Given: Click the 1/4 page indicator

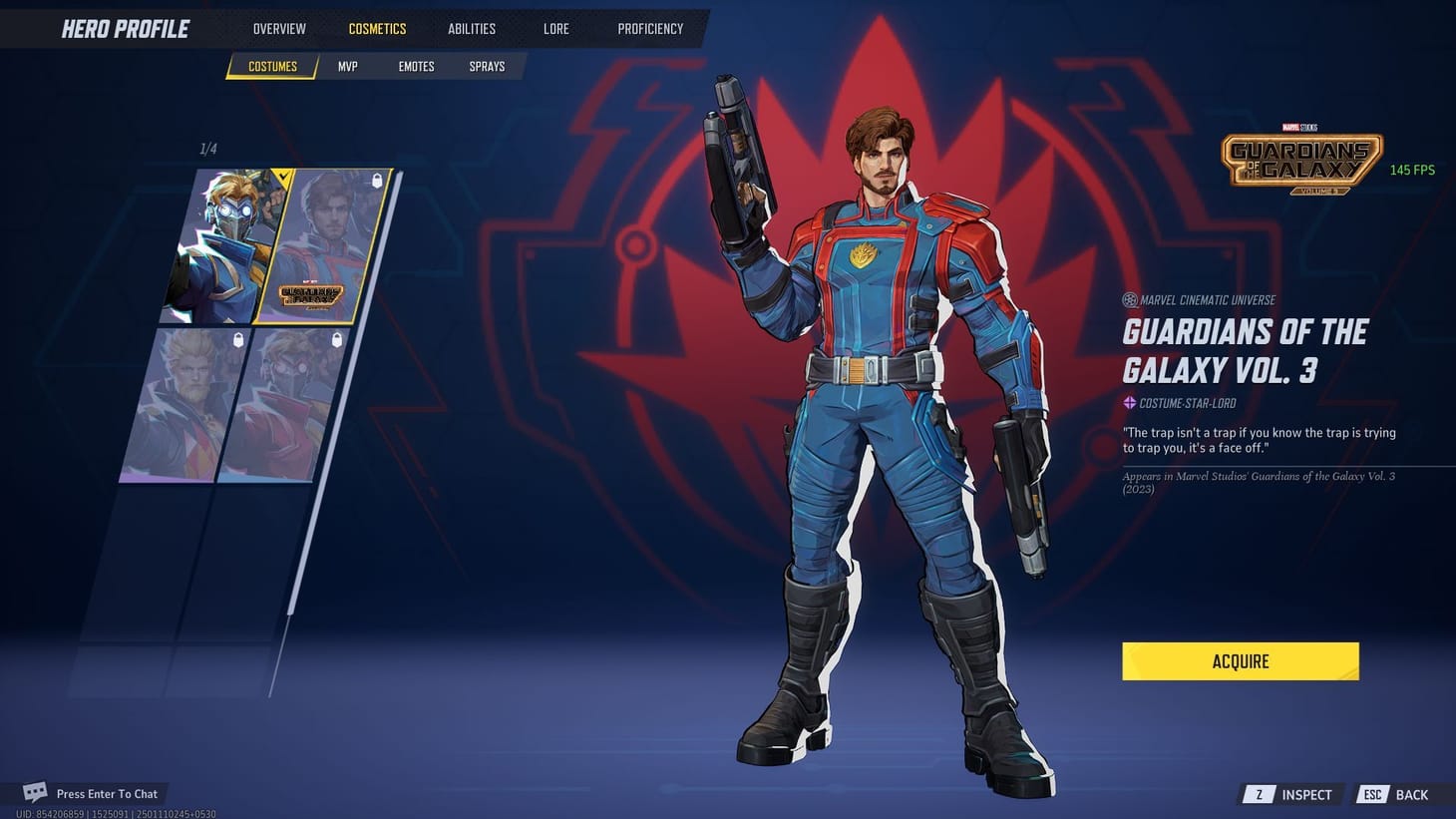Looking at the screenshot, I should [x=209, y=149].
